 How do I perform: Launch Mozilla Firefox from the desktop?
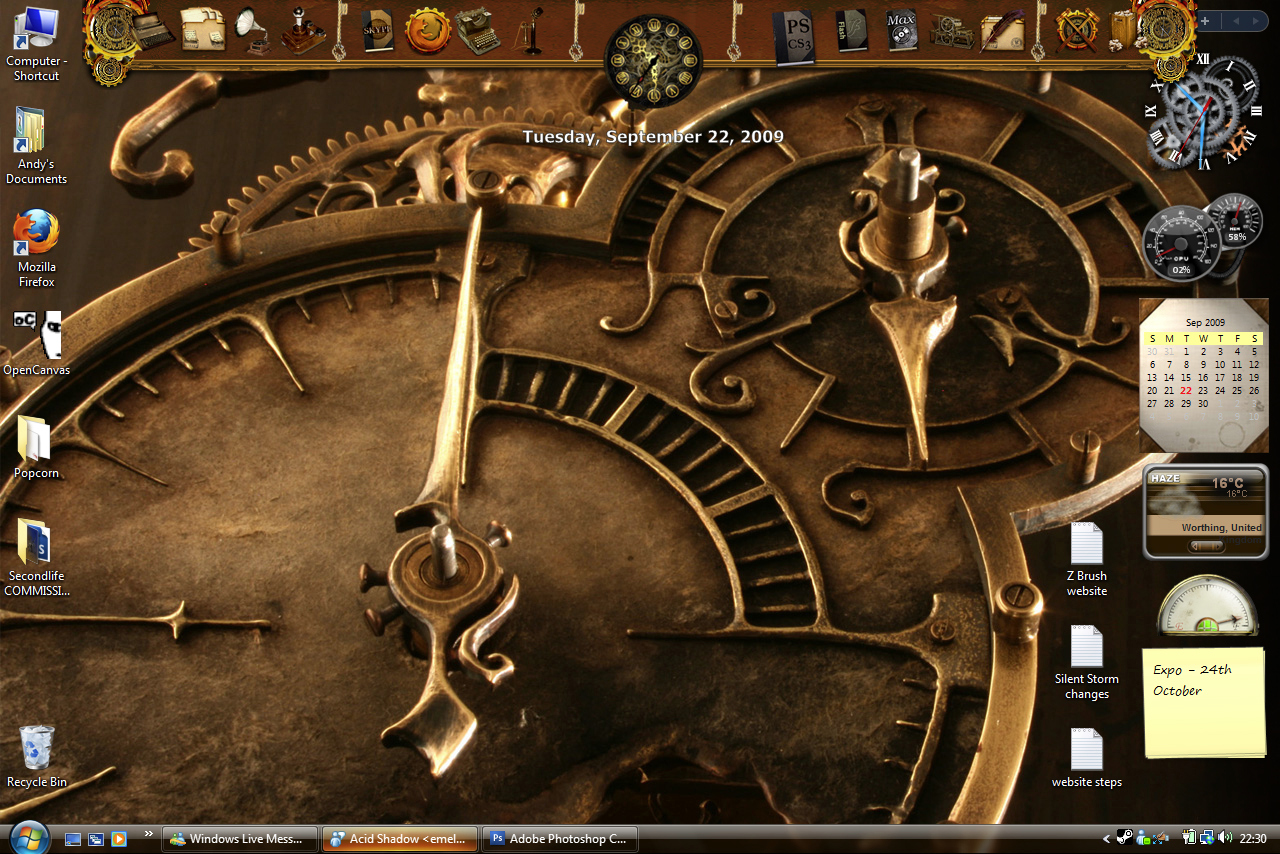[36, 233]
